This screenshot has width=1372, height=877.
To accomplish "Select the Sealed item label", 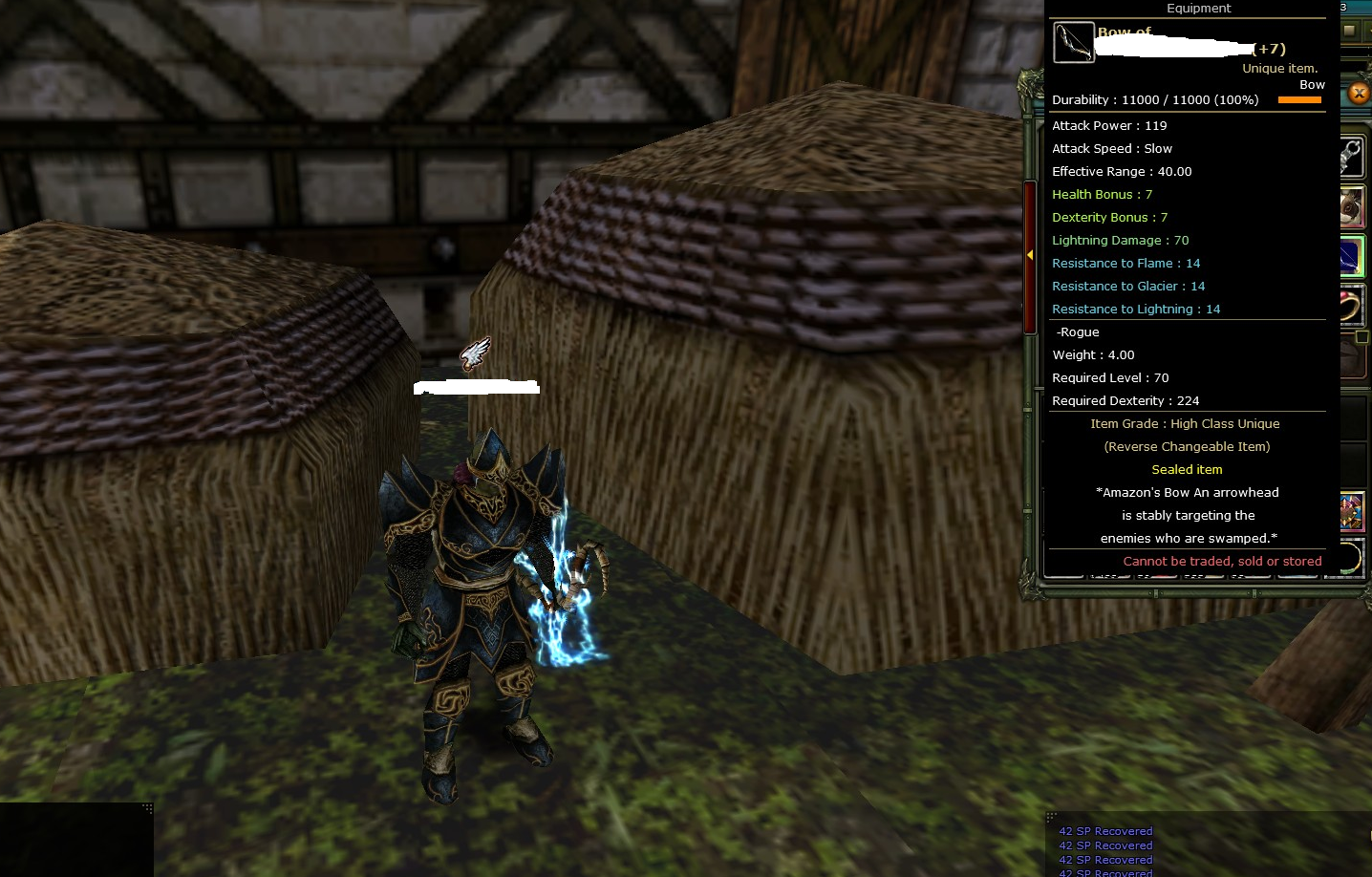I will 1186,469.
